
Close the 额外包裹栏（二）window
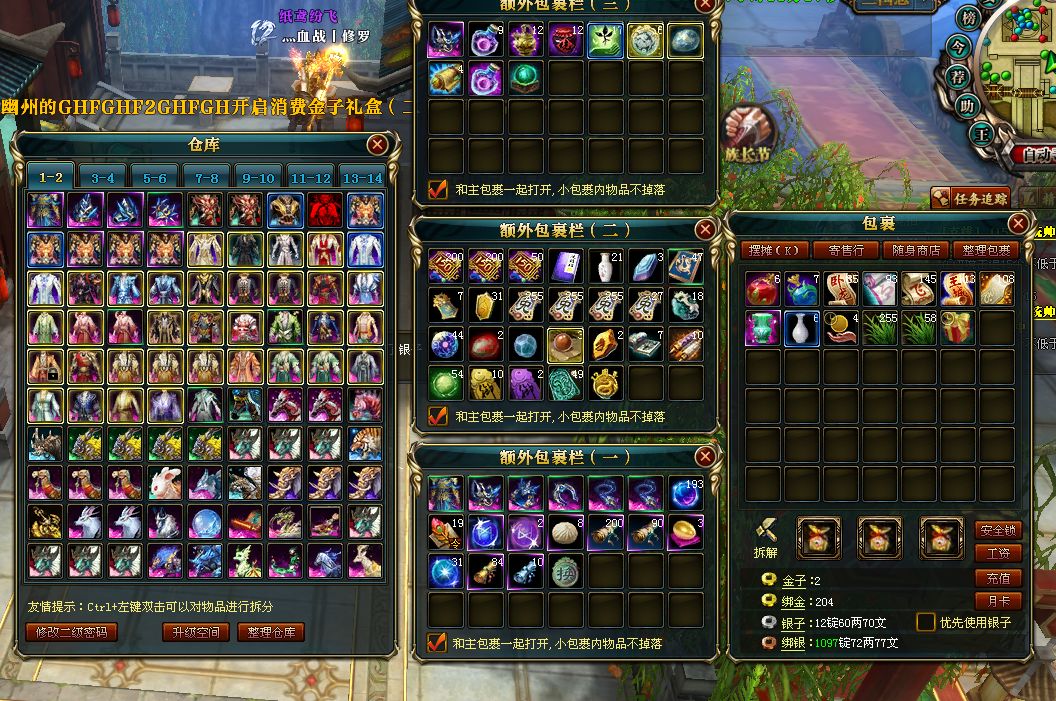(x=705, y=229)
